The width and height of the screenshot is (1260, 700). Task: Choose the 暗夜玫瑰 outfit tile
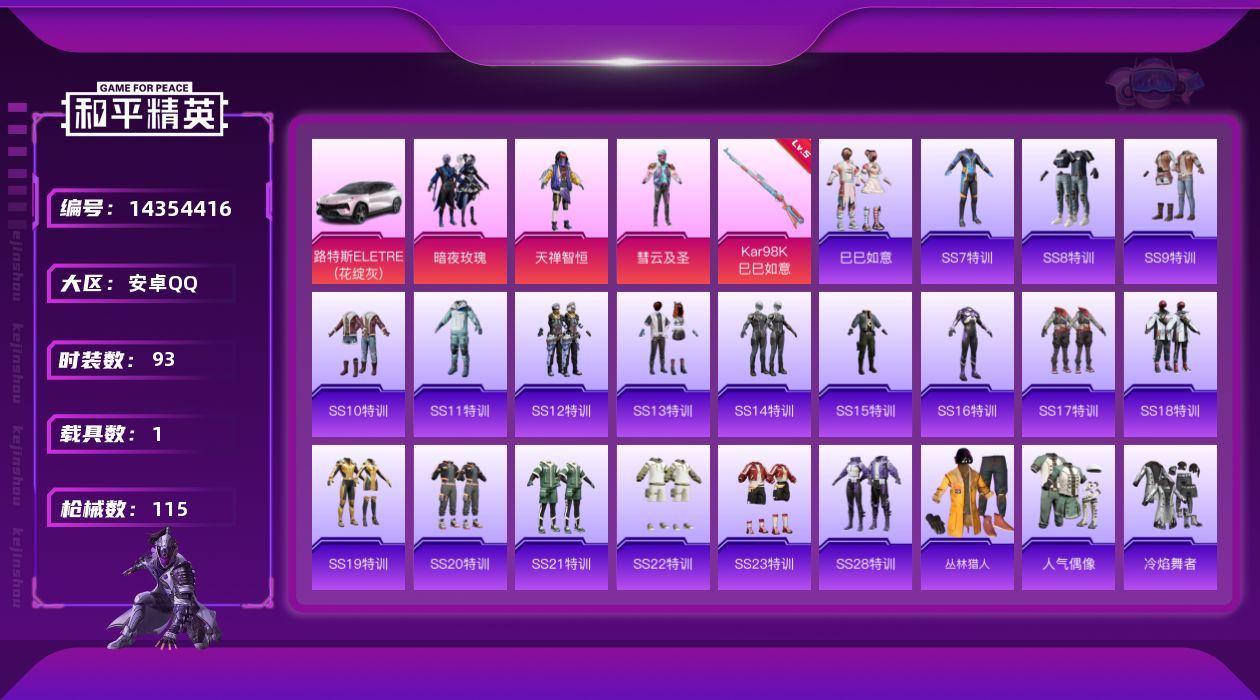pyautogui.click(x=460, y=211)
